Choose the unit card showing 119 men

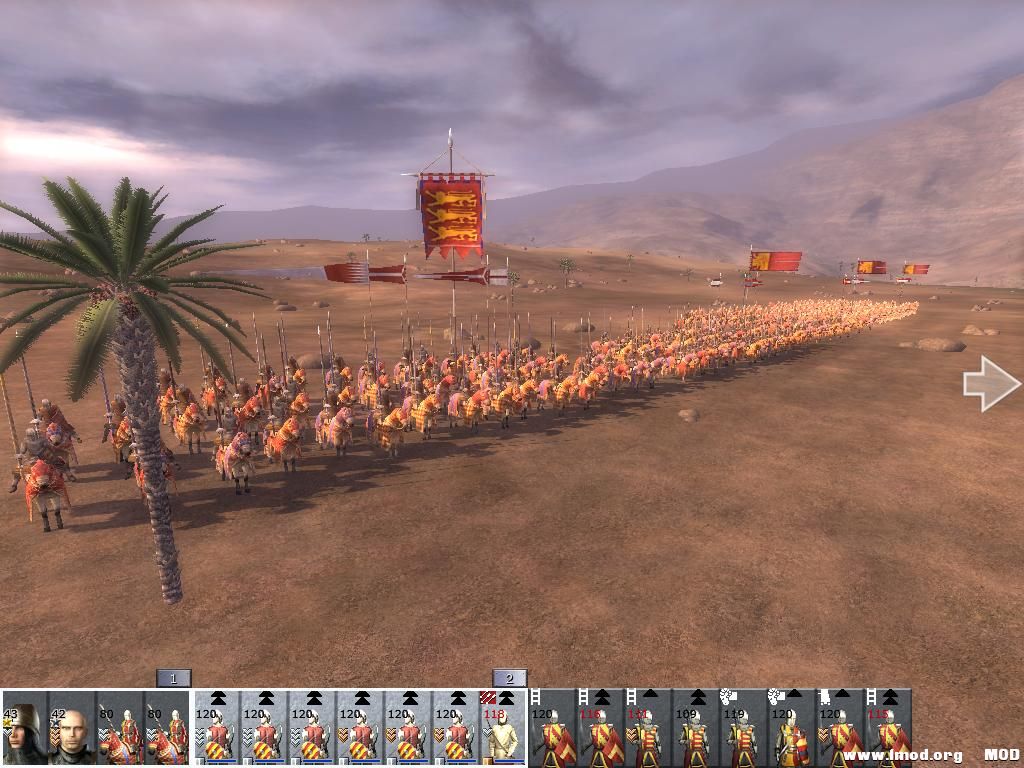[x=742, y=728]
